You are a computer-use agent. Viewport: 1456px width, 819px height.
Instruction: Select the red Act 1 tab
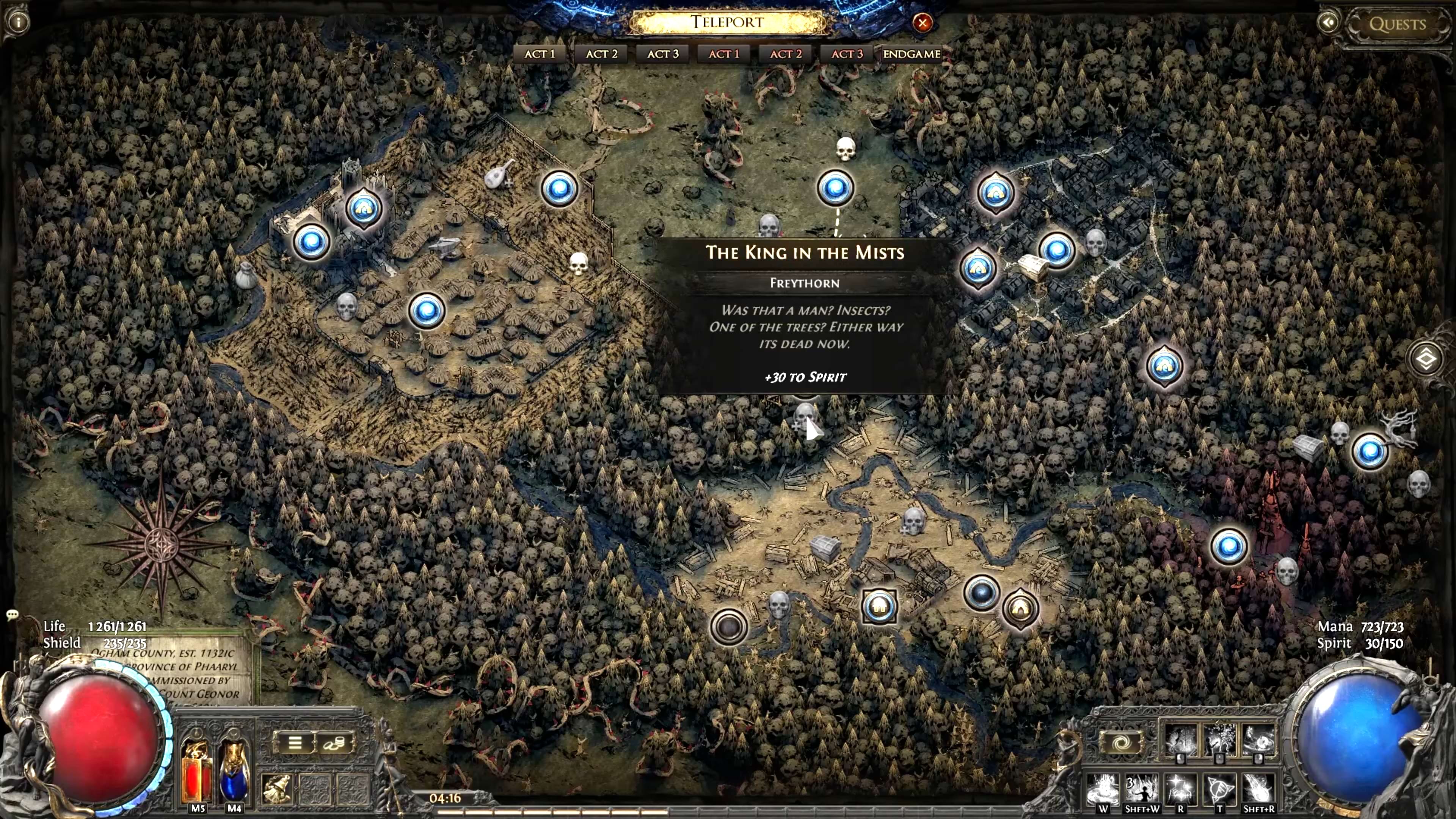click(x=723, y=54)
